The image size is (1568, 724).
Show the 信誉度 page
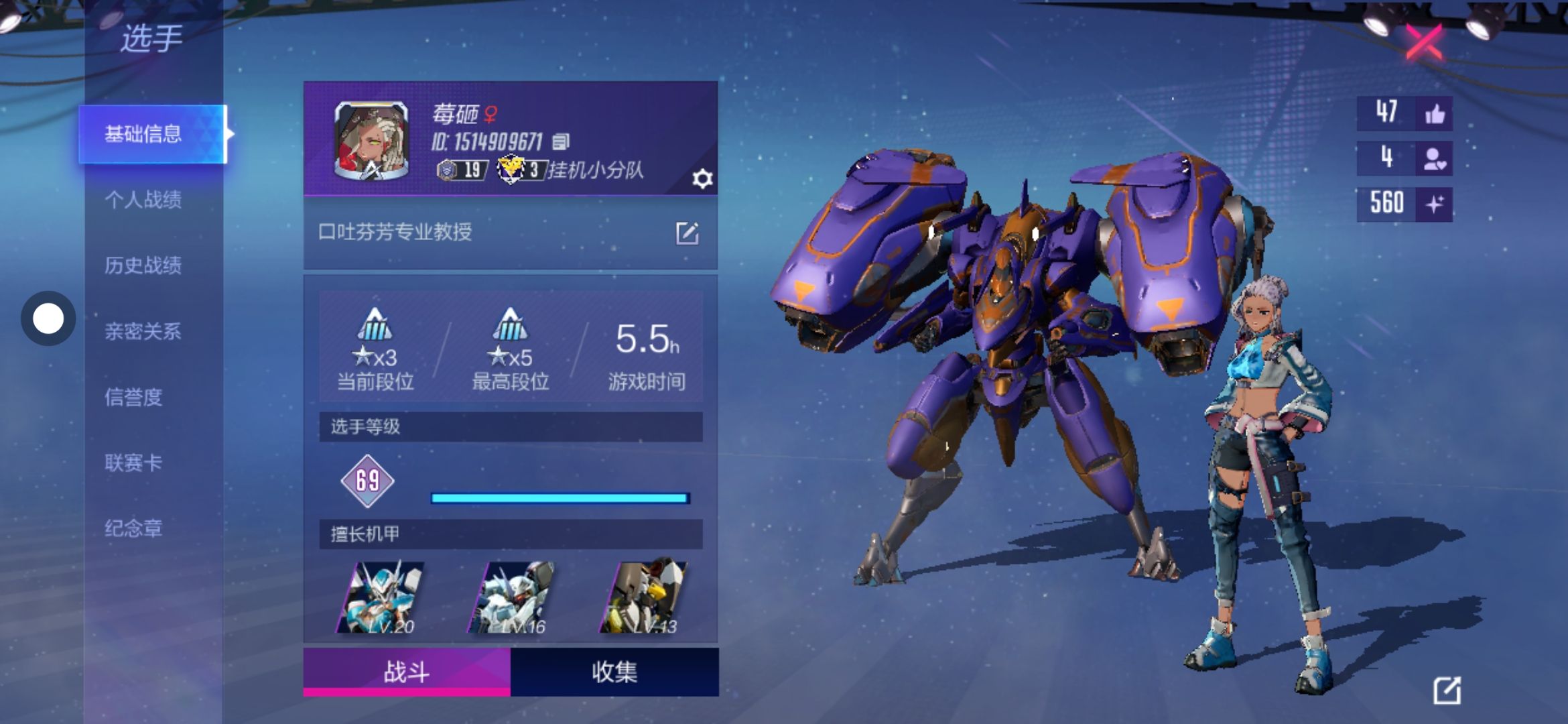134,397
